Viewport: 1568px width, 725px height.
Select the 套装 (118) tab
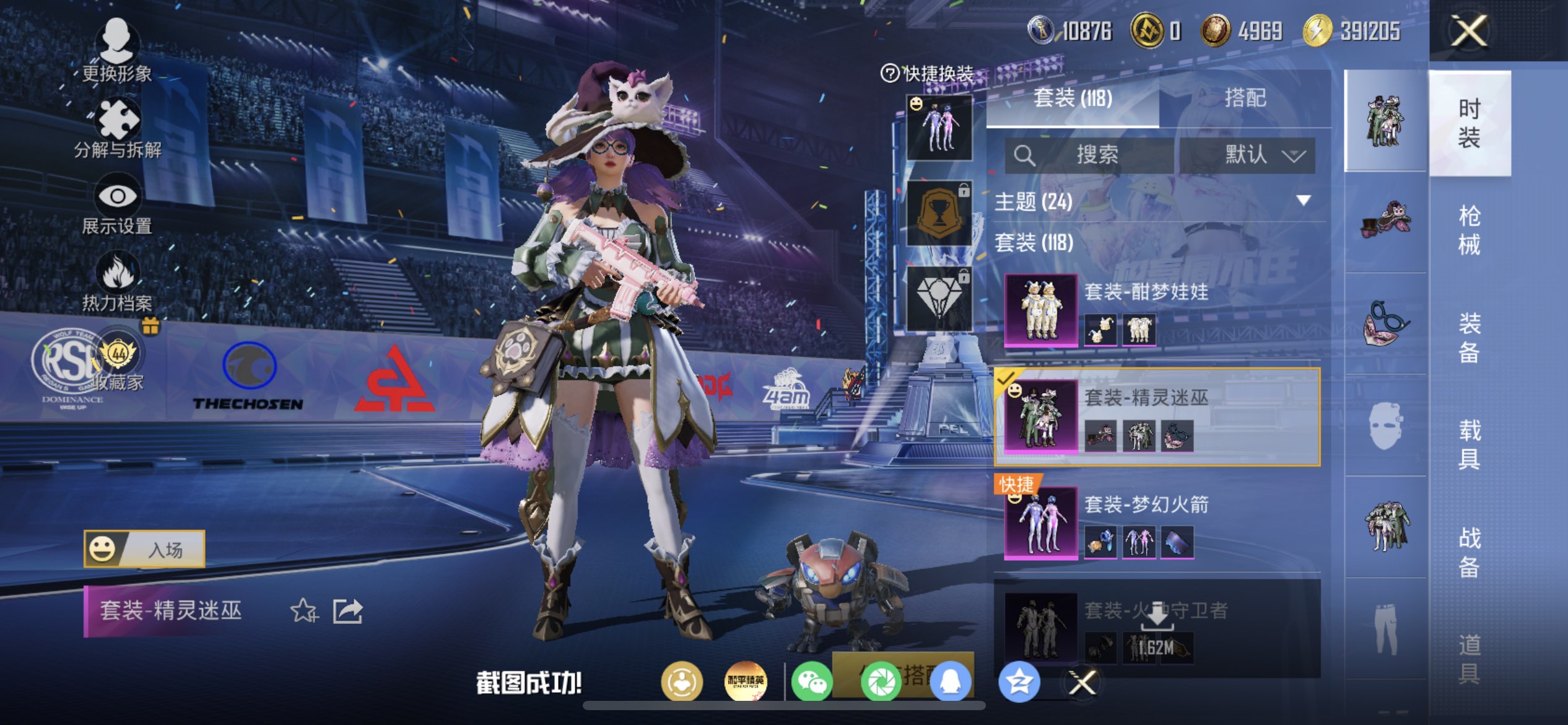1072,98
